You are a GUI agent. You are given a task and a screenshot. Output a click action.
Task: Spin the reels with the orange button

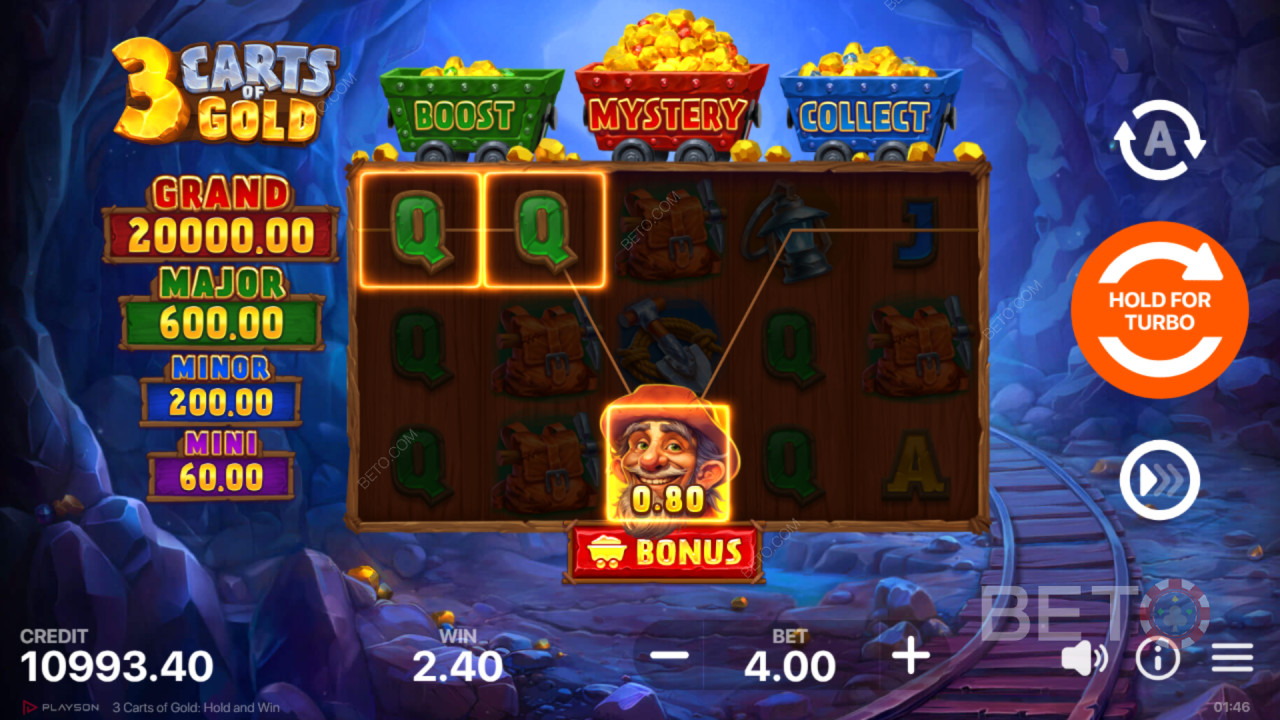(x=1159, y=310)
